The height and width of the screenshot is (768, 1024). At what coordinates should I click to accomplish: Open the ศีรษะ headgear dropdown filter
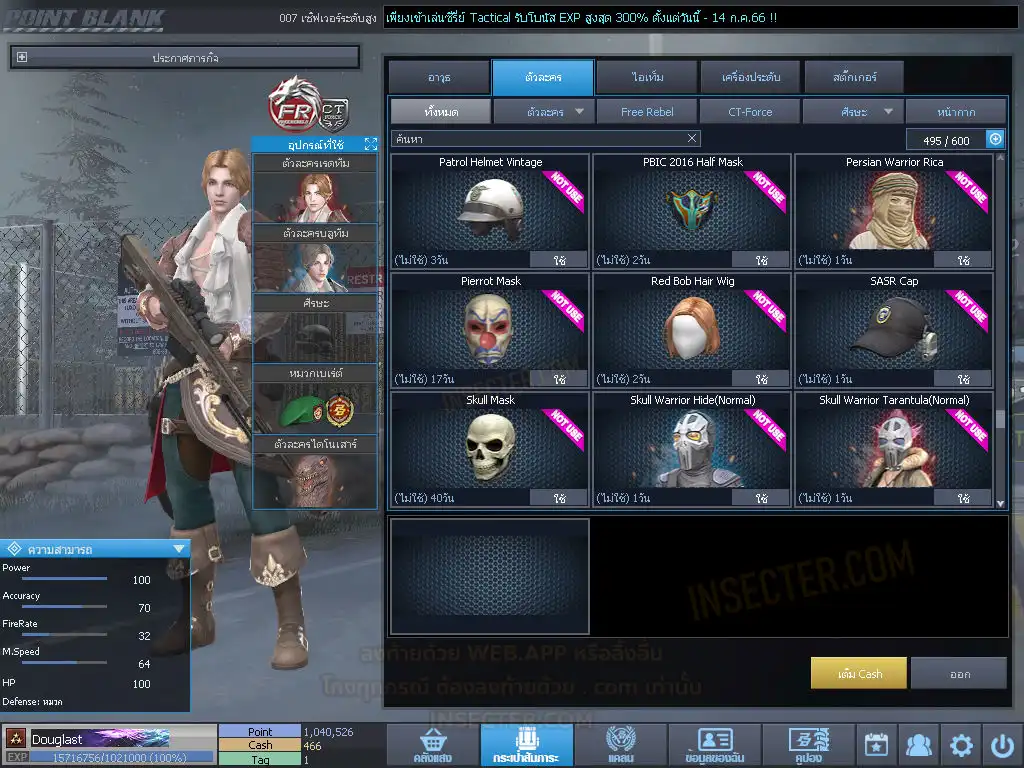(853, 112)
